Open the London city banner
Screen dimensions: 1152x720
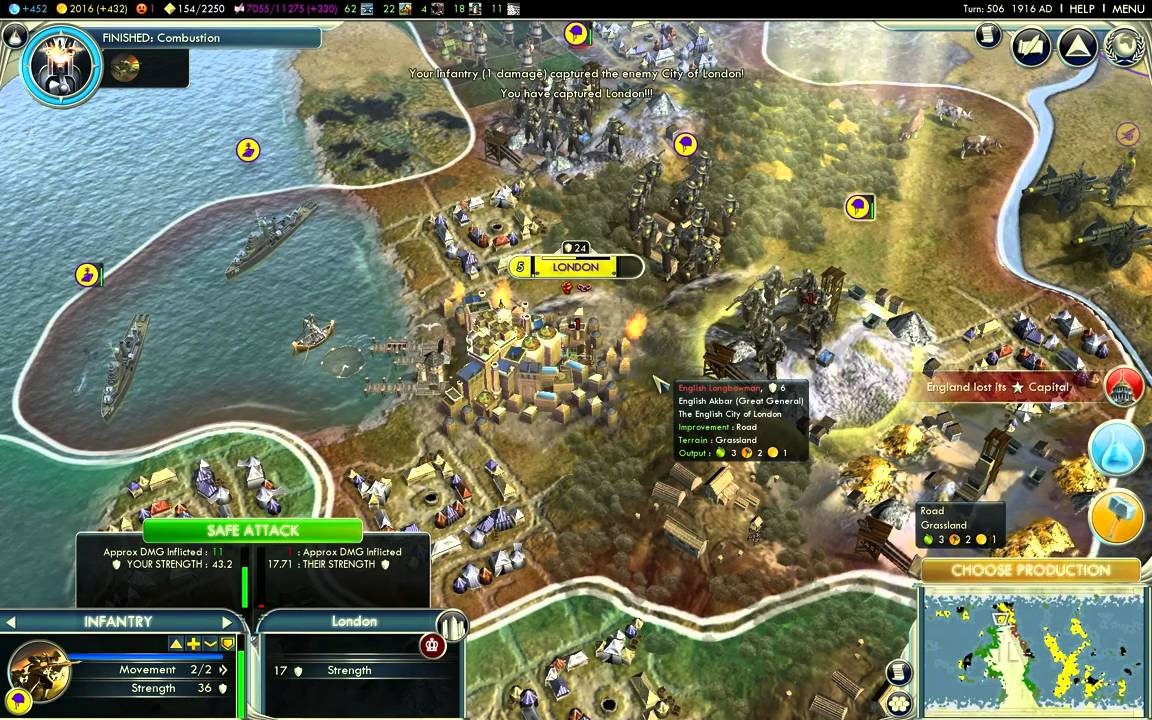(x=576, y=267)
